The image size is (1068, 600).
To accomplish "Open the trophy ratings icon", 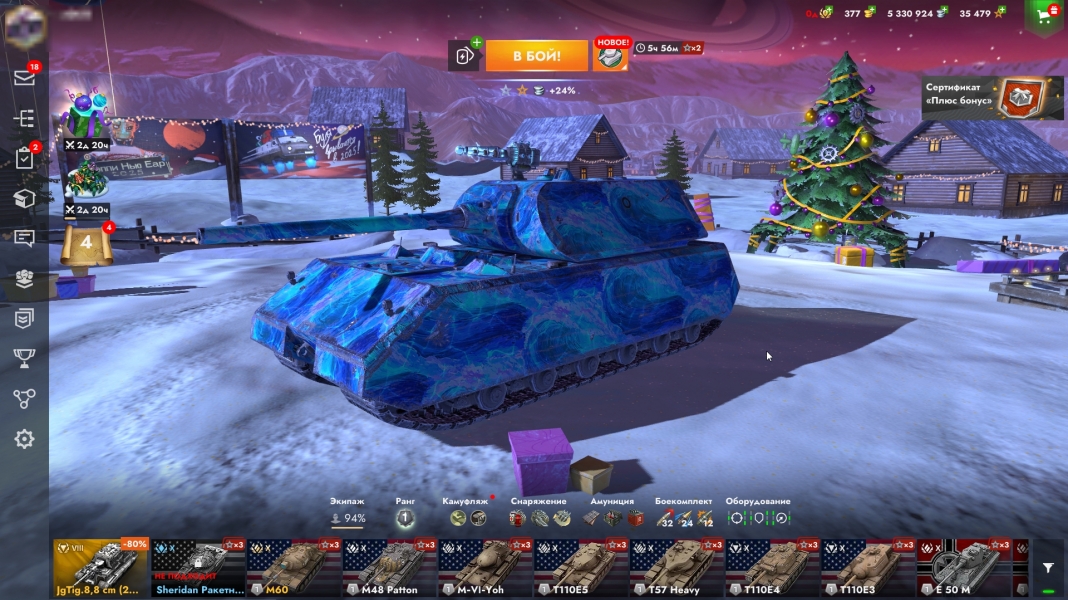I will (24, 358).
